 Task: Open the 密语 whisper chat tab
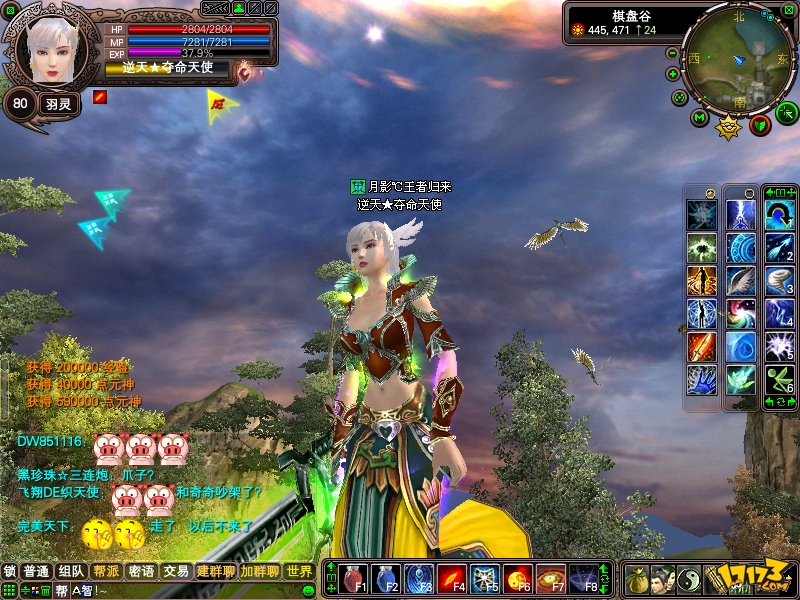coord(141,571)
